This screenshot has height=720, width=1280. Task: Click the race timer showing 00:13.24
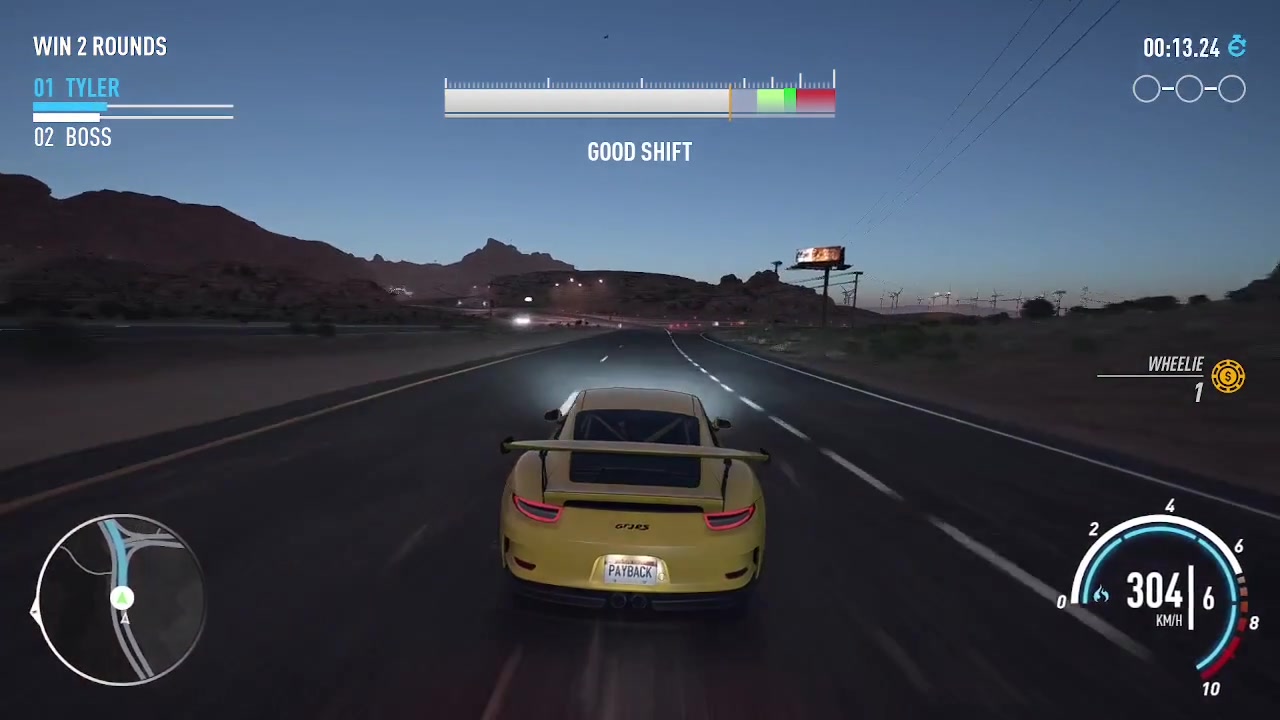(1181, 46)
